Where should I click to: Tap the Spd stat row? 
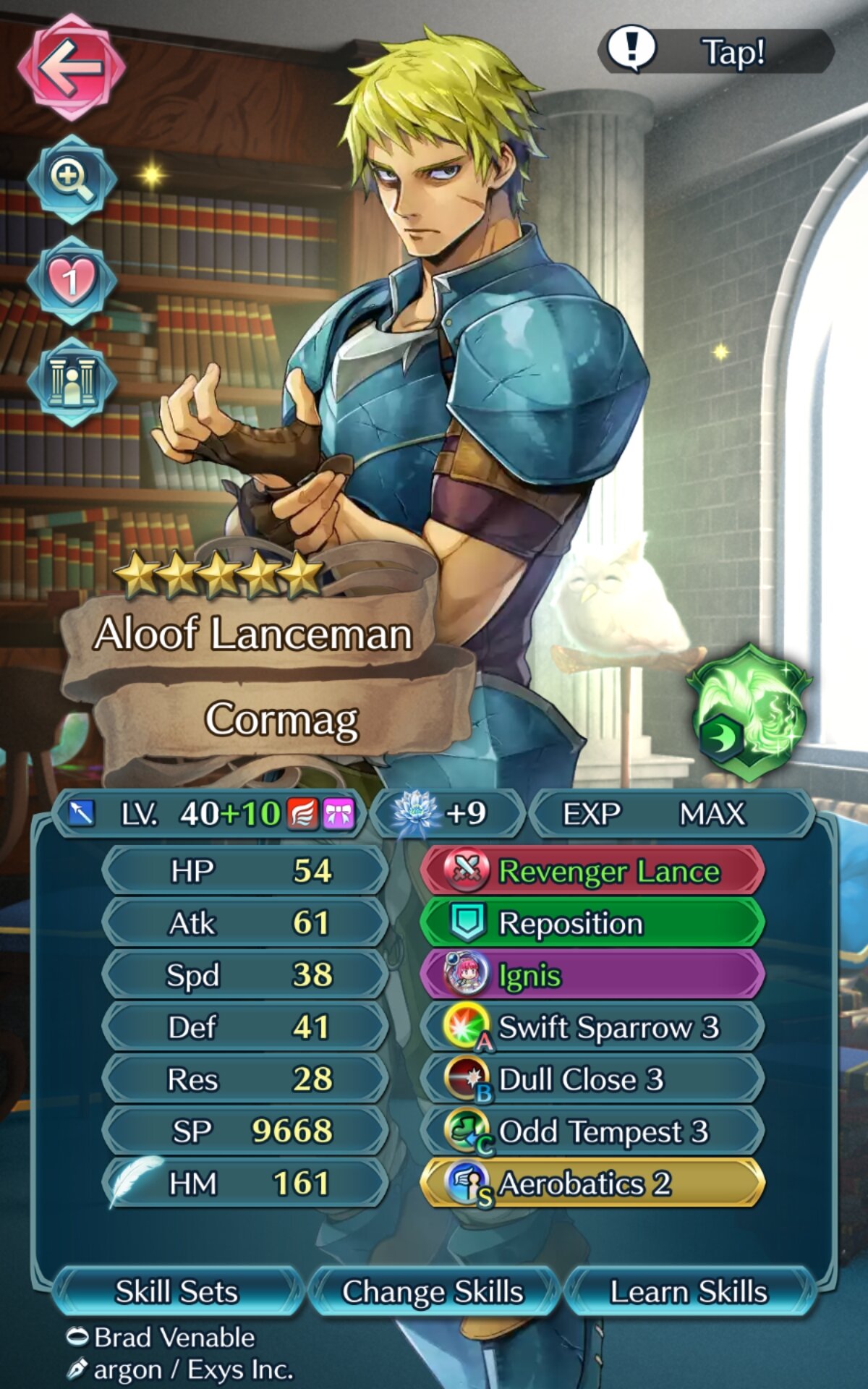pos(244,975)
